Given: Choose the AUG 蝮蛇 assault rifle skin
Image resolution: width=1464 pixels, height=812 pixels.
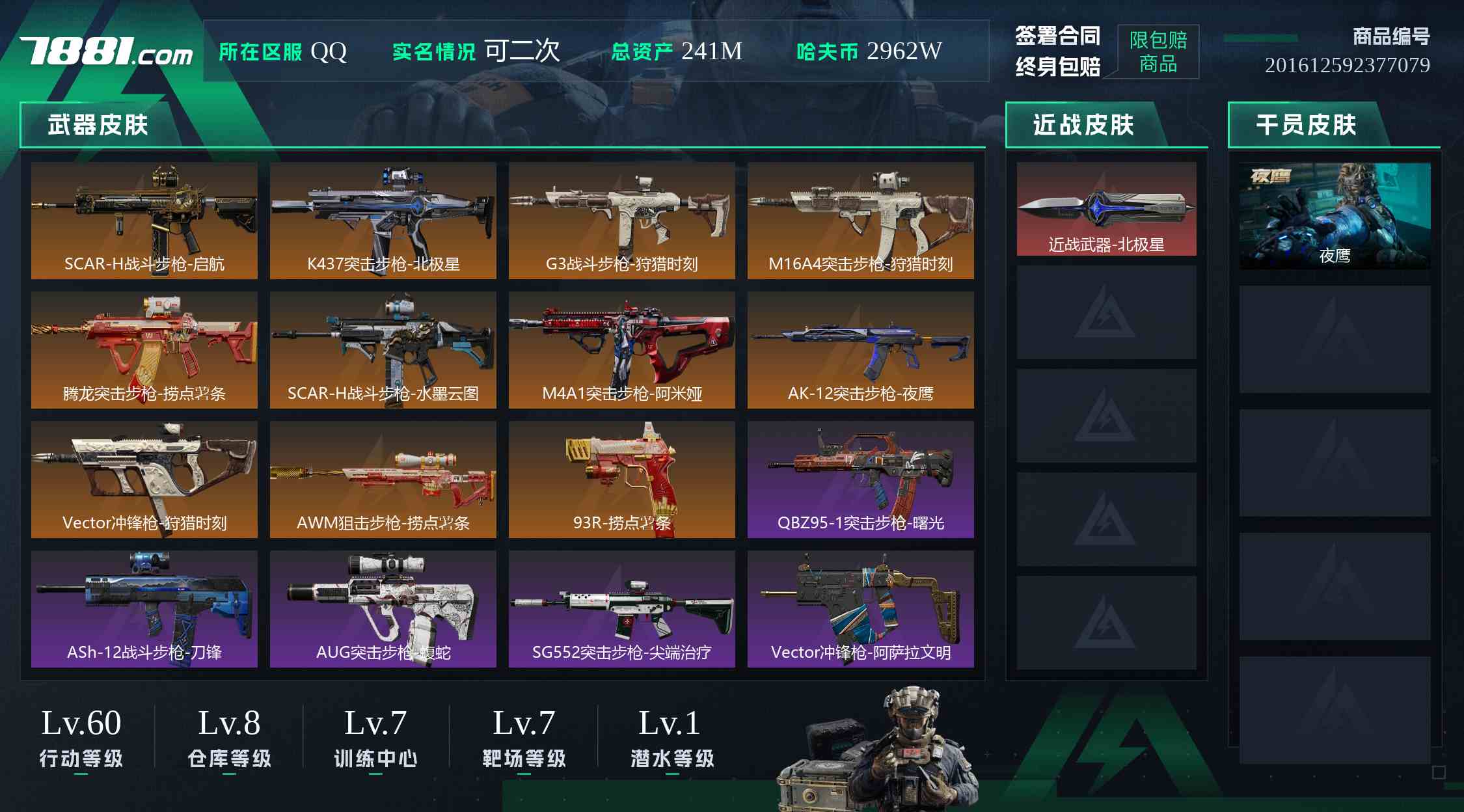Looking at the screenshot, I should tap(383, 609).
